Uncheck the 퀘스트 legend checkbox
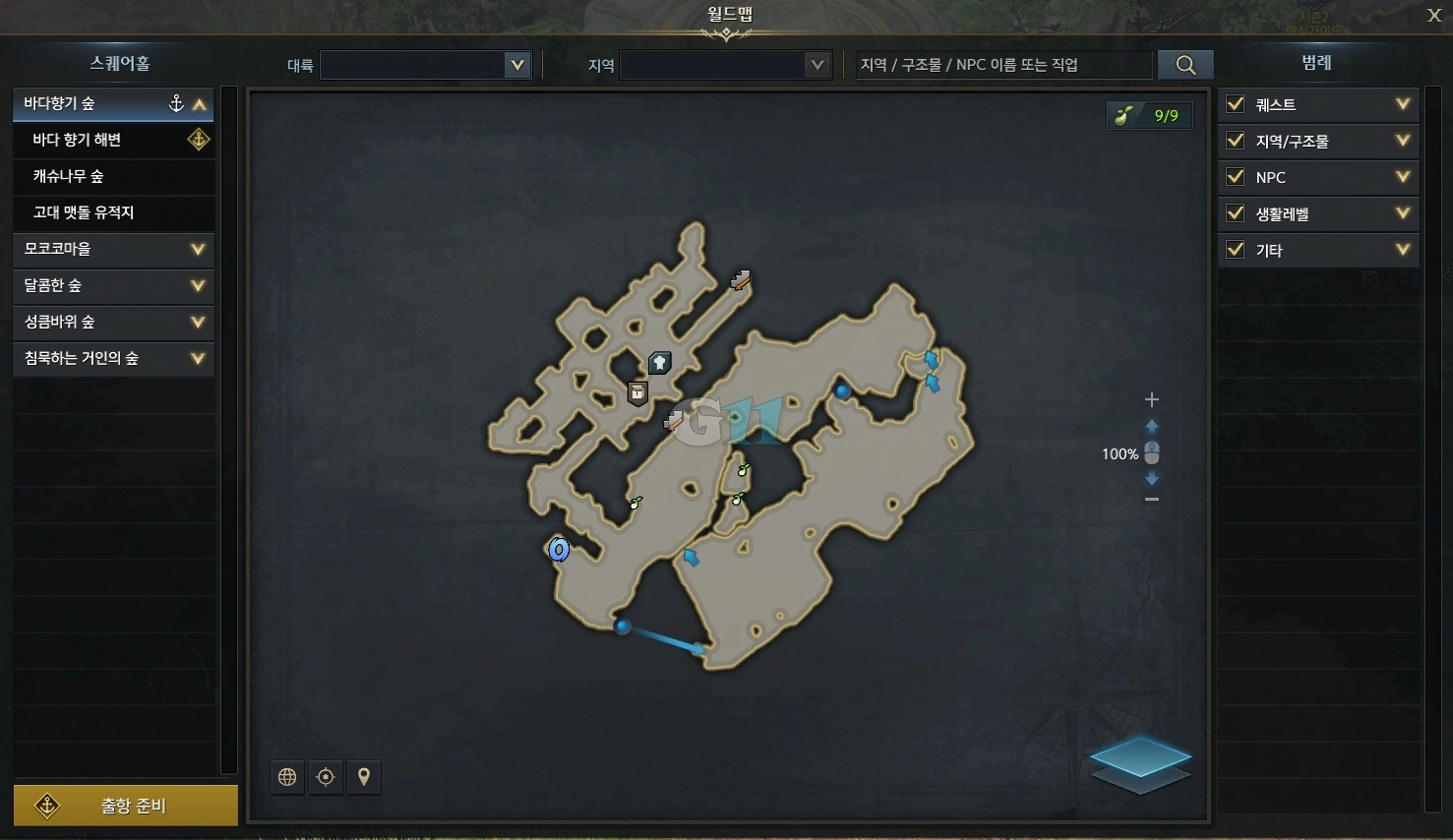The width and height of the screenshot is (1453, 840). pos(1235,104)
